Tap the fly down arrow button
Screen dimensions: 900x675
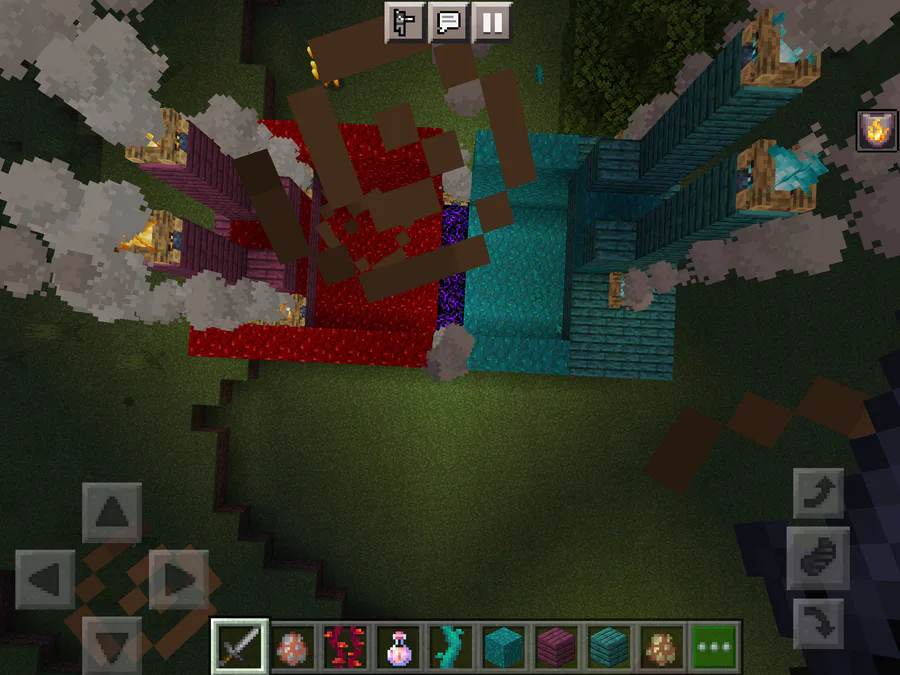click(x=818, y=624)
